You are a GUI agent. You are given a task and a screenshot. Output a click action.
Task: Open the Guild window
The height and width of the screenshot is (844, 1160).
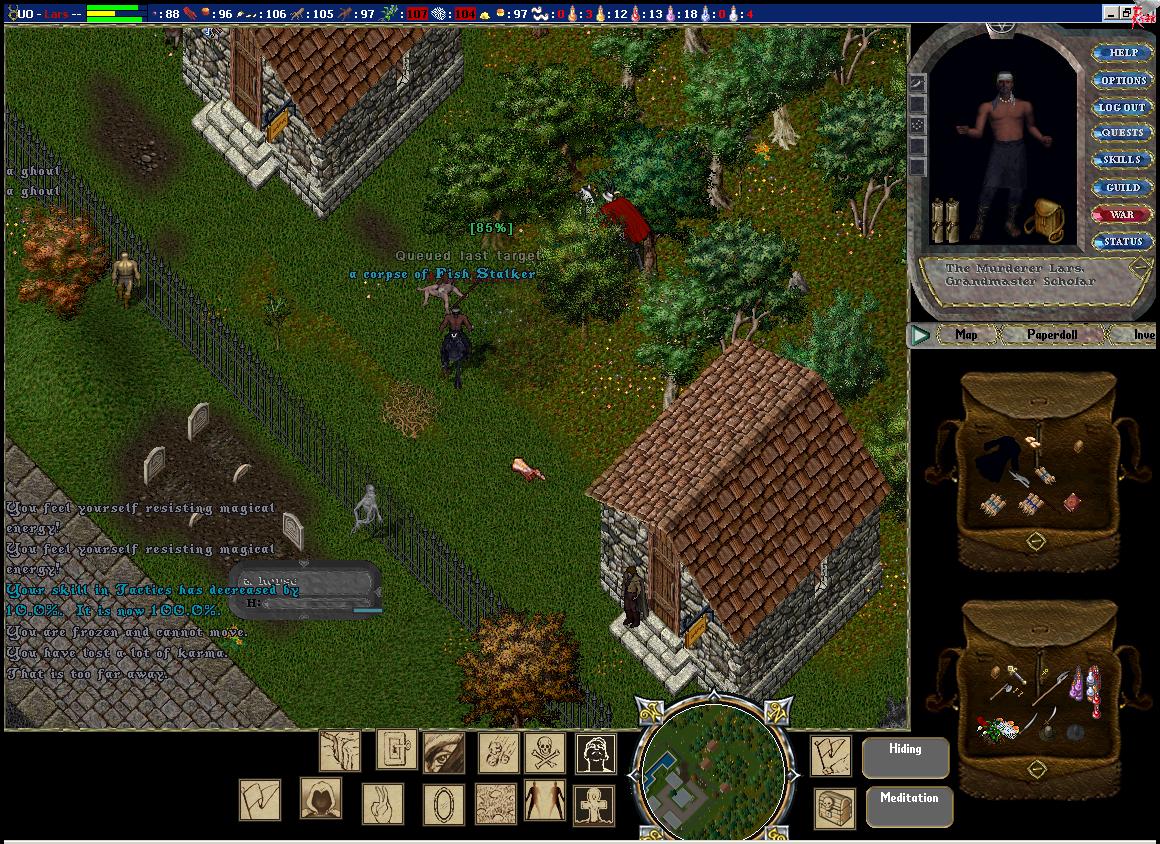click(x=1122, y=187)
